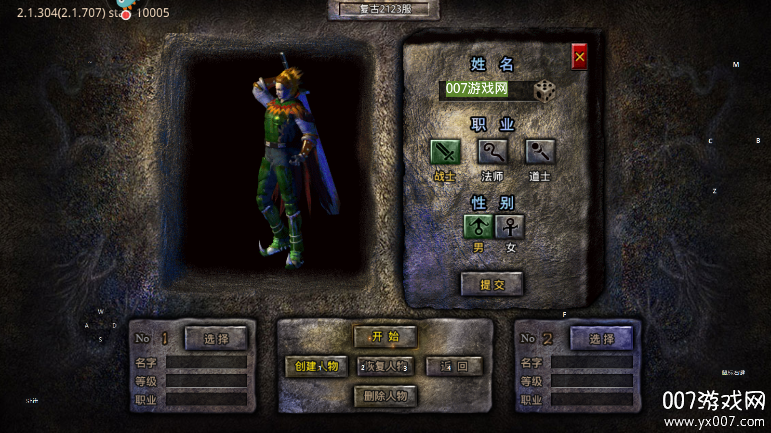Screen dimensions: 771x433
Task: Click 删除人物 to delete the character
Action: [x=385, y=396]
